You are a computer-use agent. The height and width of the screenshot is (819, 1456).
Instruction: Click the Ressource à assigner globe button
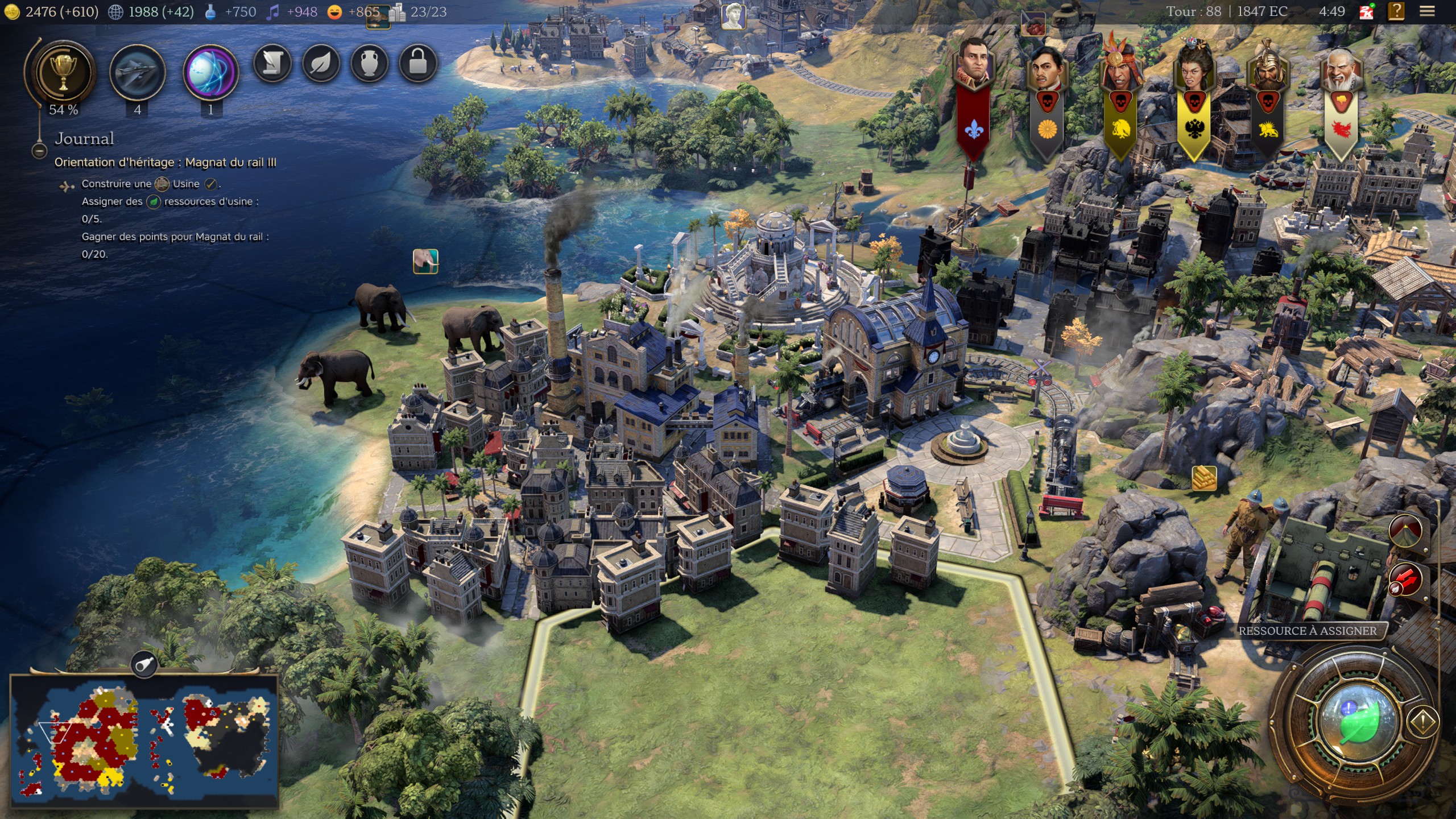click(x=1359, y=721)
